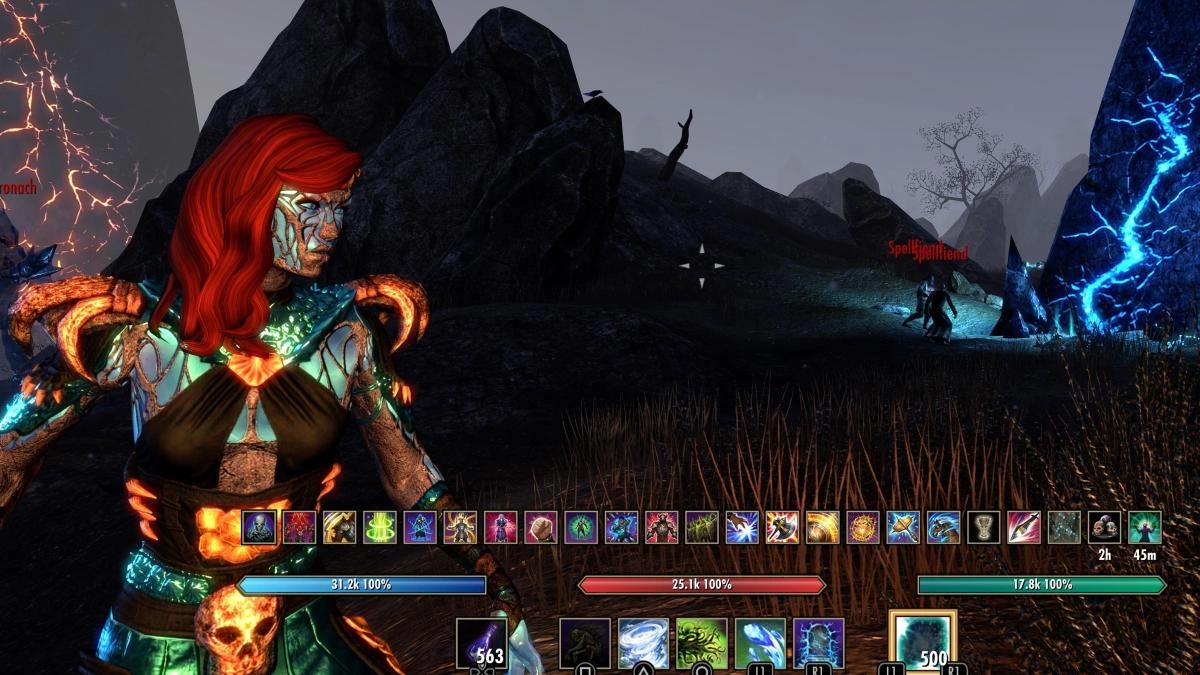Inspect the skull buff icon

[x=259, y=527]
